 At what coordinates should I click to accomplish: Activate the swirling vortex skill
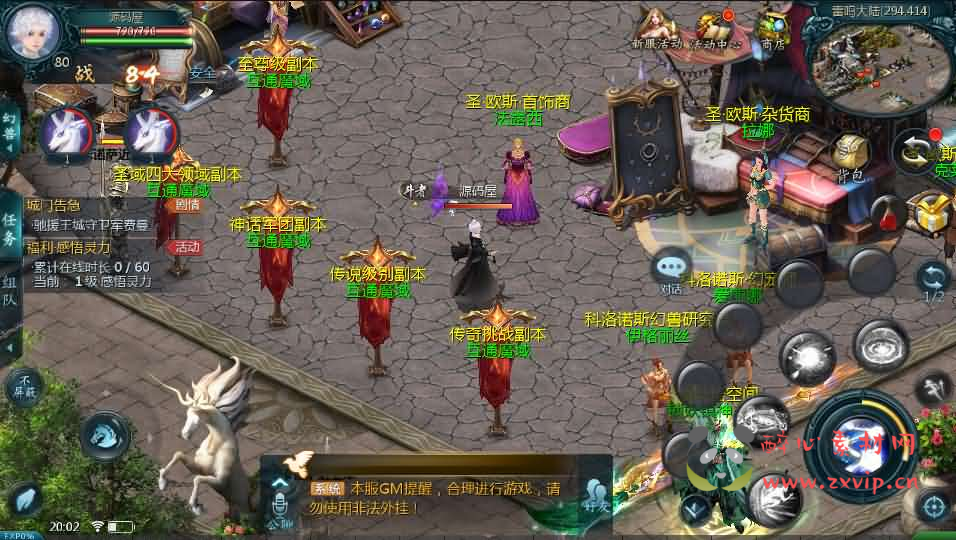click(x=881, y=346)
